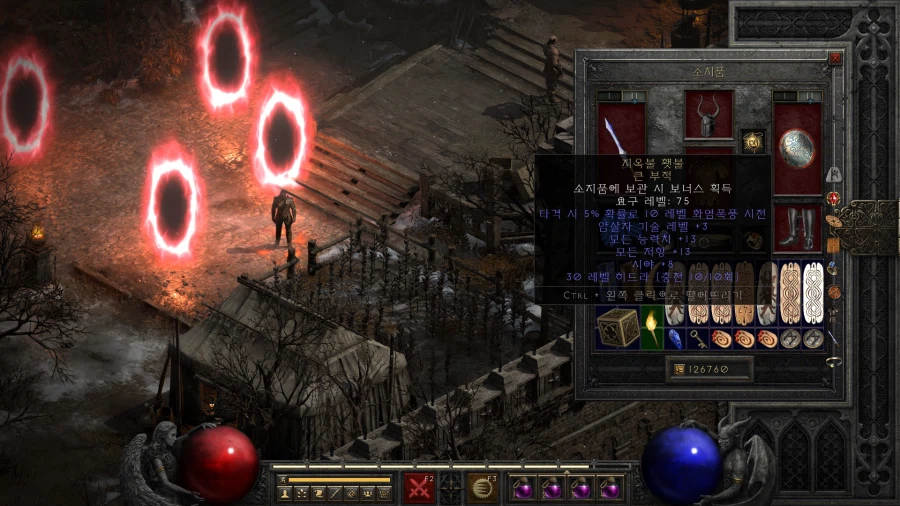Select the equipped amulet slot
The height and width of the screenshot is (506, 900).
[751, 141]
